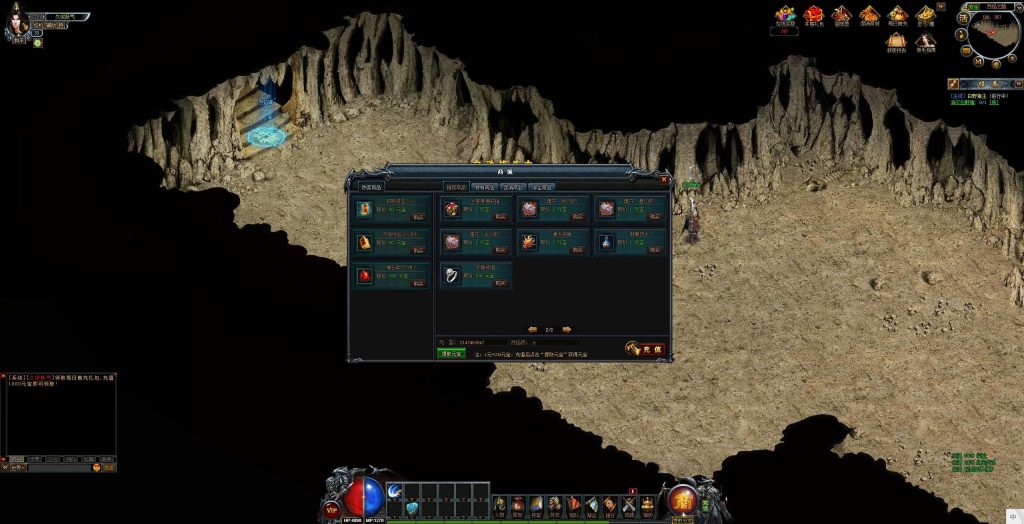Open the red gift box event icon
The width and height of the screenshot is (1024, 524).
click(x=814, y=14)
